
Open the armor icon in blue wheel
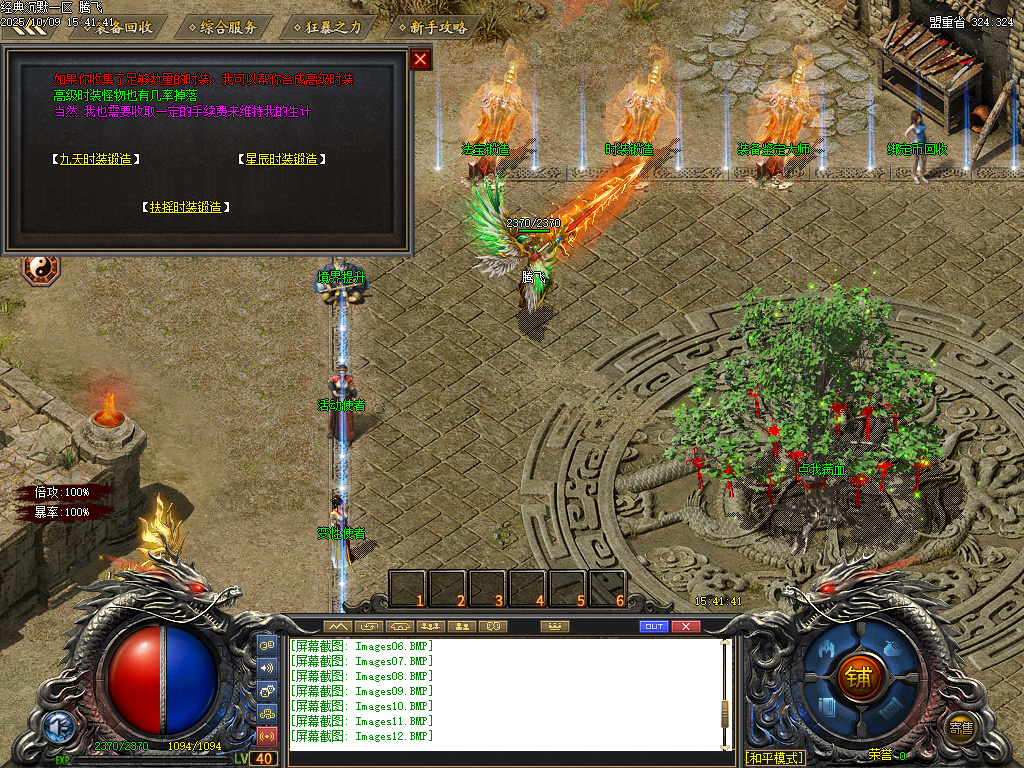pos(825,649)
